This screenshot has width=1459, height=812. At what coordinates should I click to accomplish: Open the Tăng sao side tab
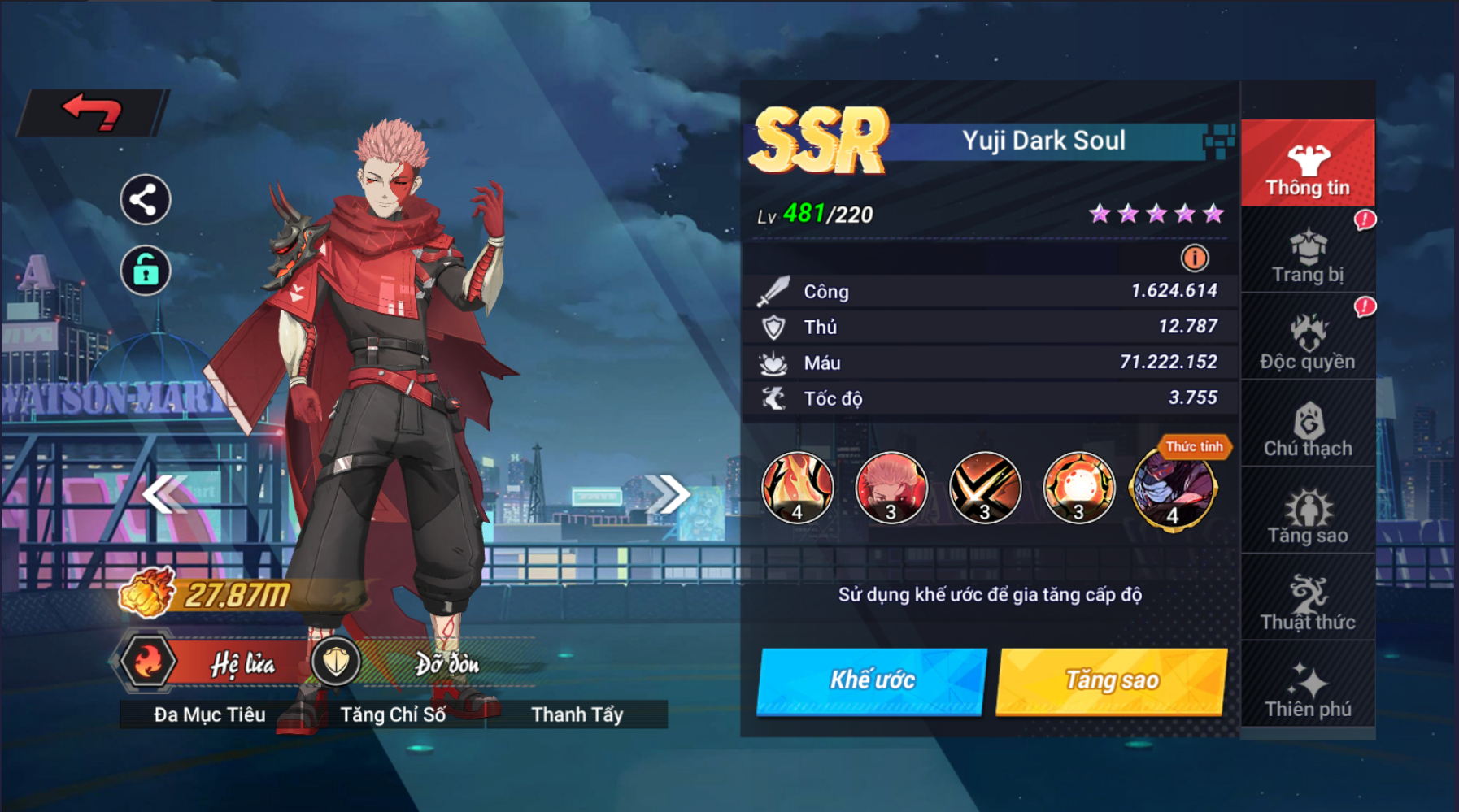click(x=1307, y=516)
